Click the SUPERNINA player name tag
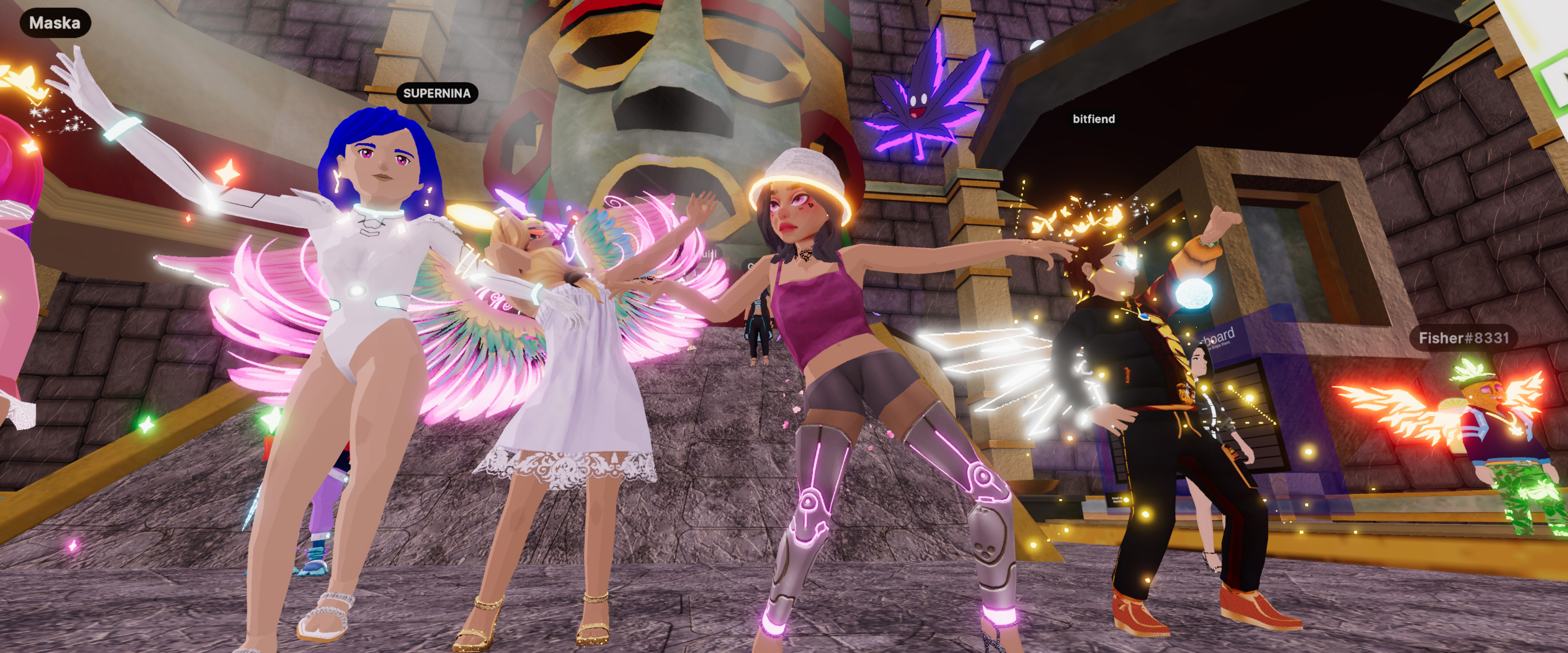 coord(437,93)
